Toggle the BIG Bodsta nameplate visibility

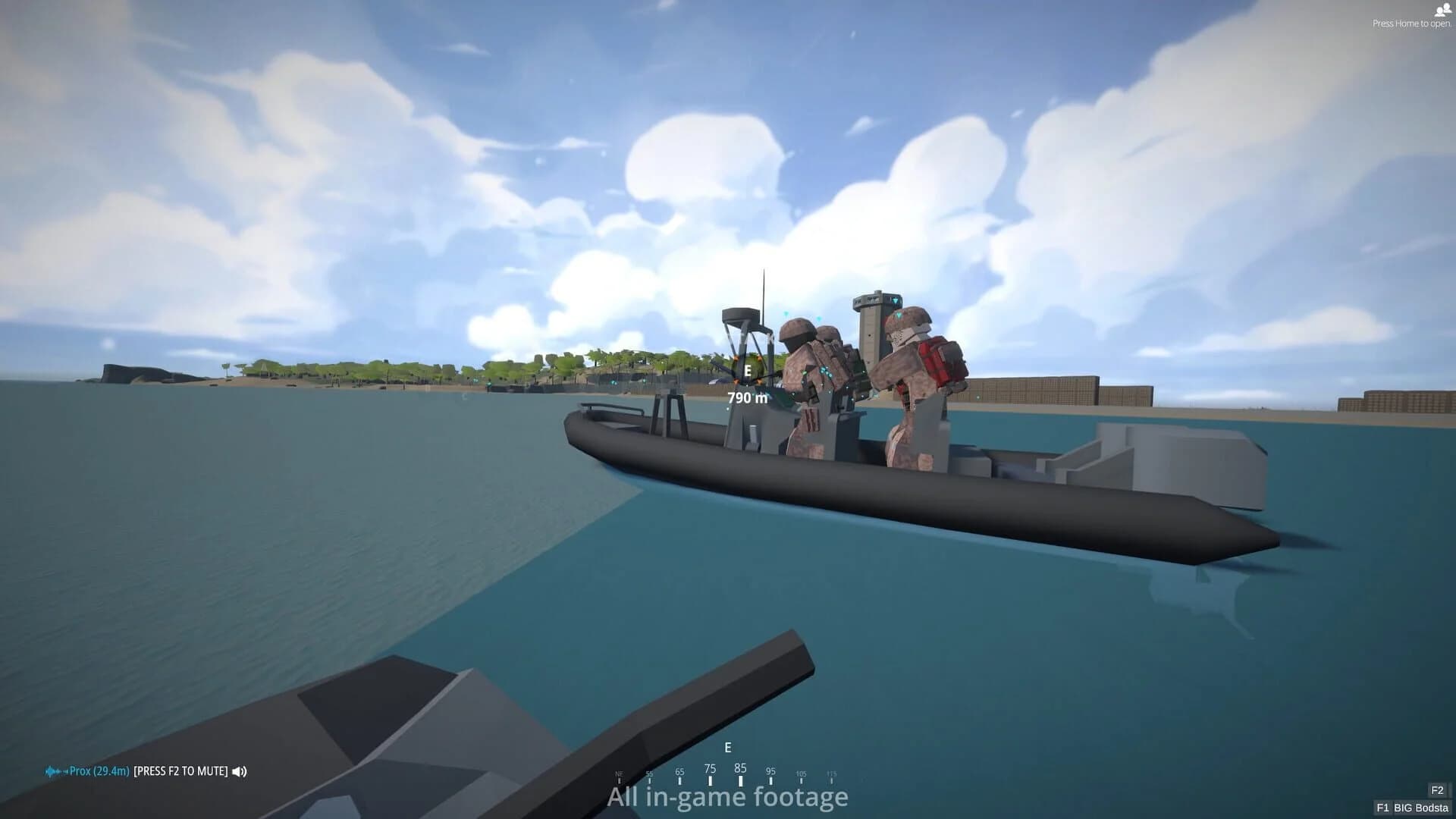1423,808
